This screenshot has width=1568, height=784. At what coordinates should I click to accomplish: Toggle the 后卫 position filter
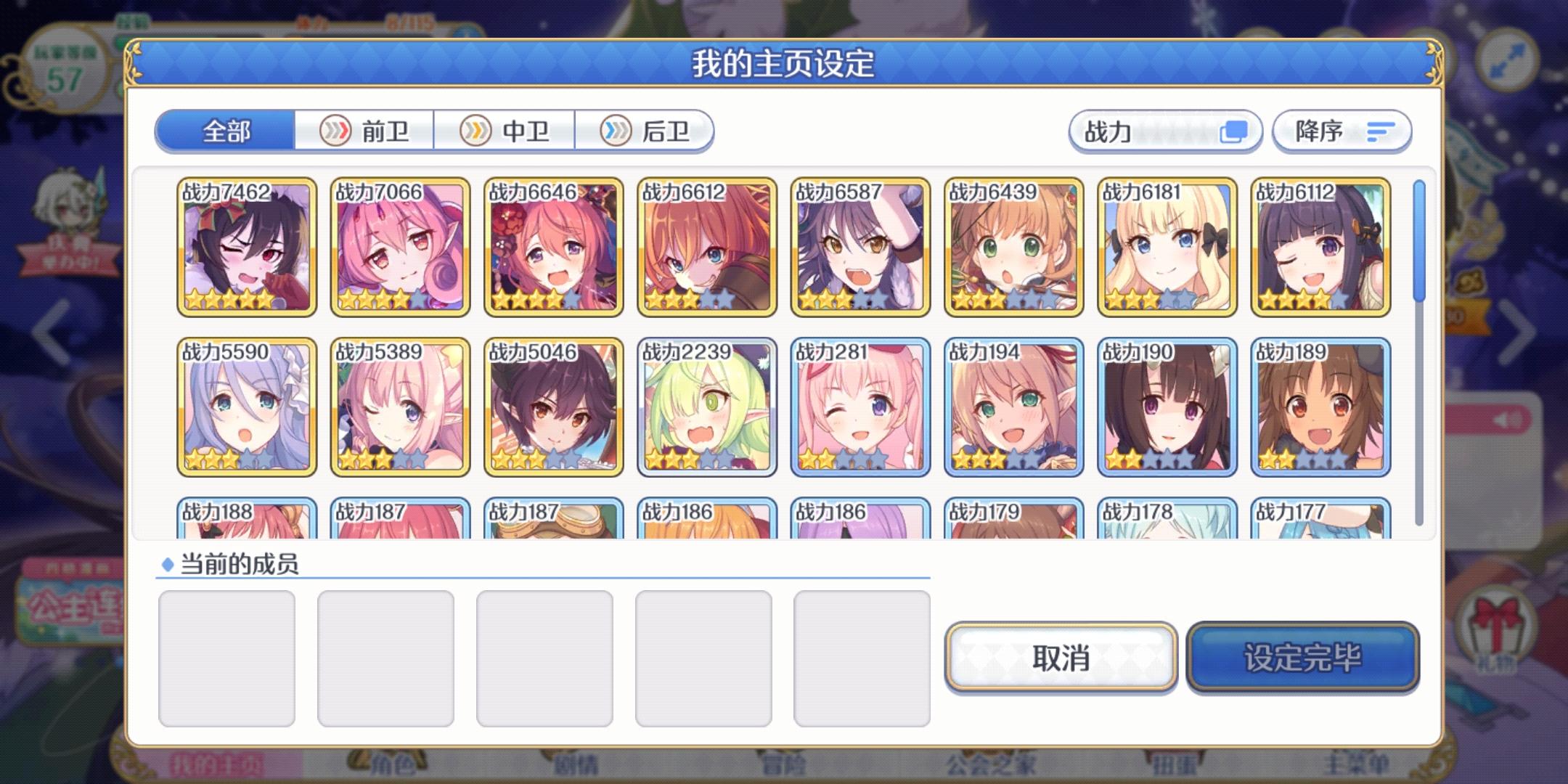coord(645,131)
